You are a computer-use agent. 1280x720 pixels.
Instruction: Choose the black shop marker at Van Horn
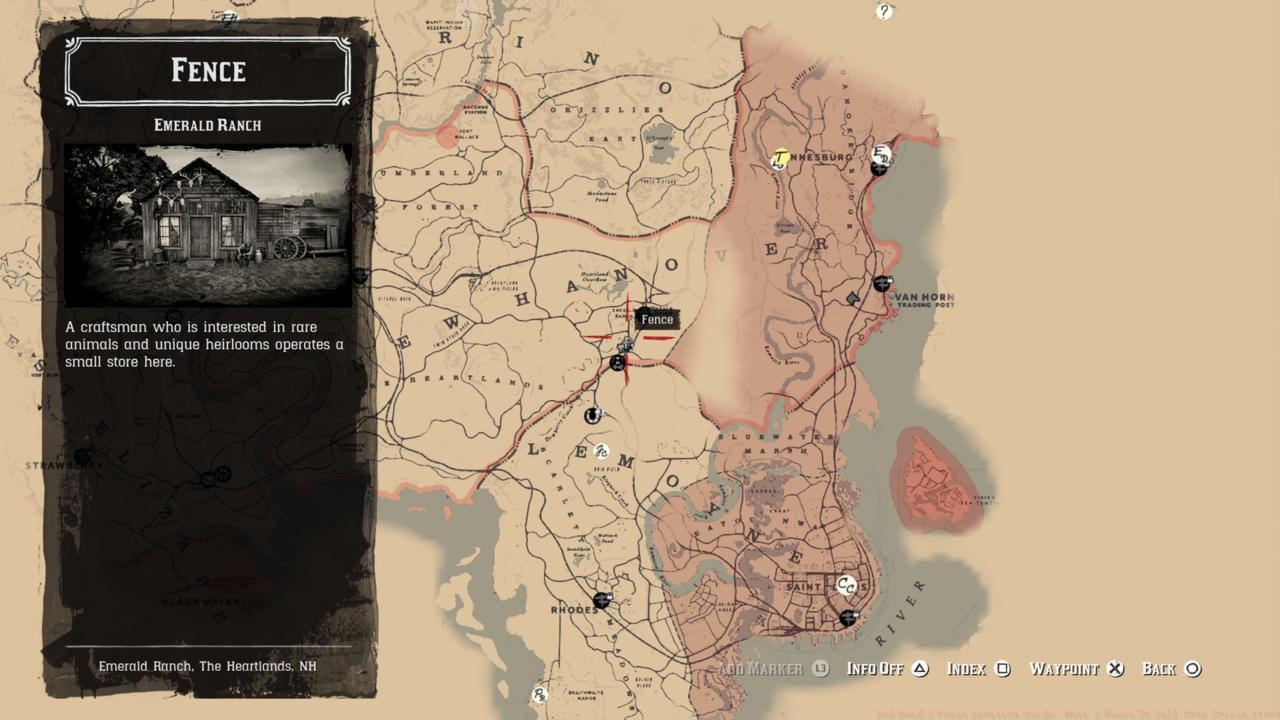pos(881,284)
